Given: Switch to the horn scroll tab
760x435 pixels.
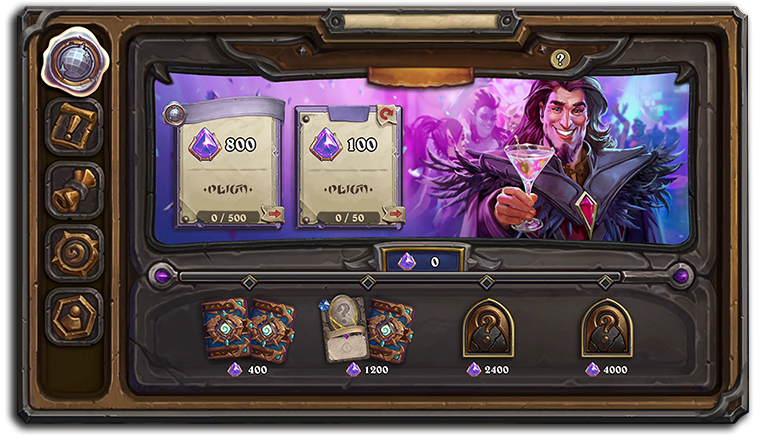Looking at the screenshot, I should click(x=73, y=190).
